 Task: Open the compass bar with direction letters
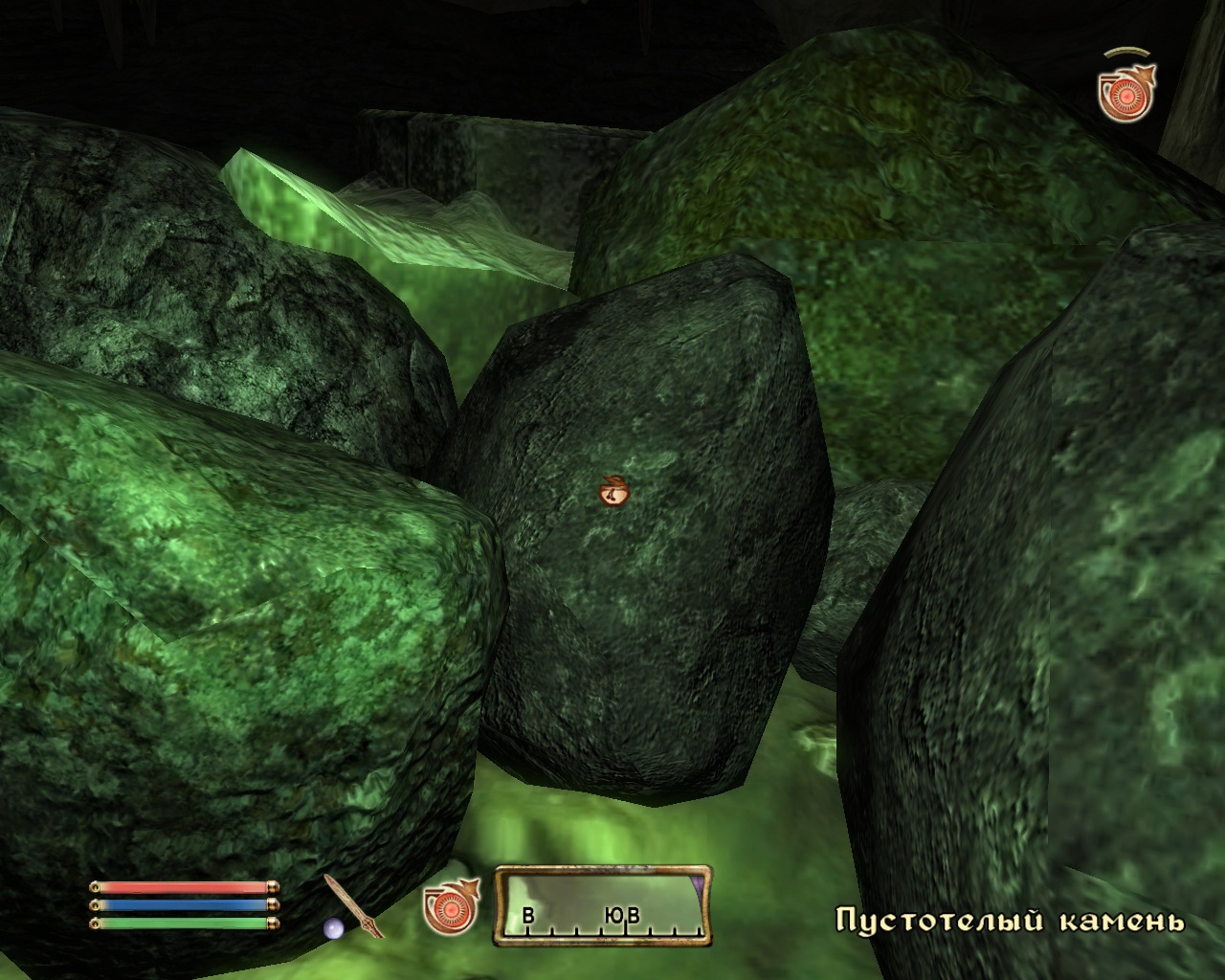tap(603, 905)
